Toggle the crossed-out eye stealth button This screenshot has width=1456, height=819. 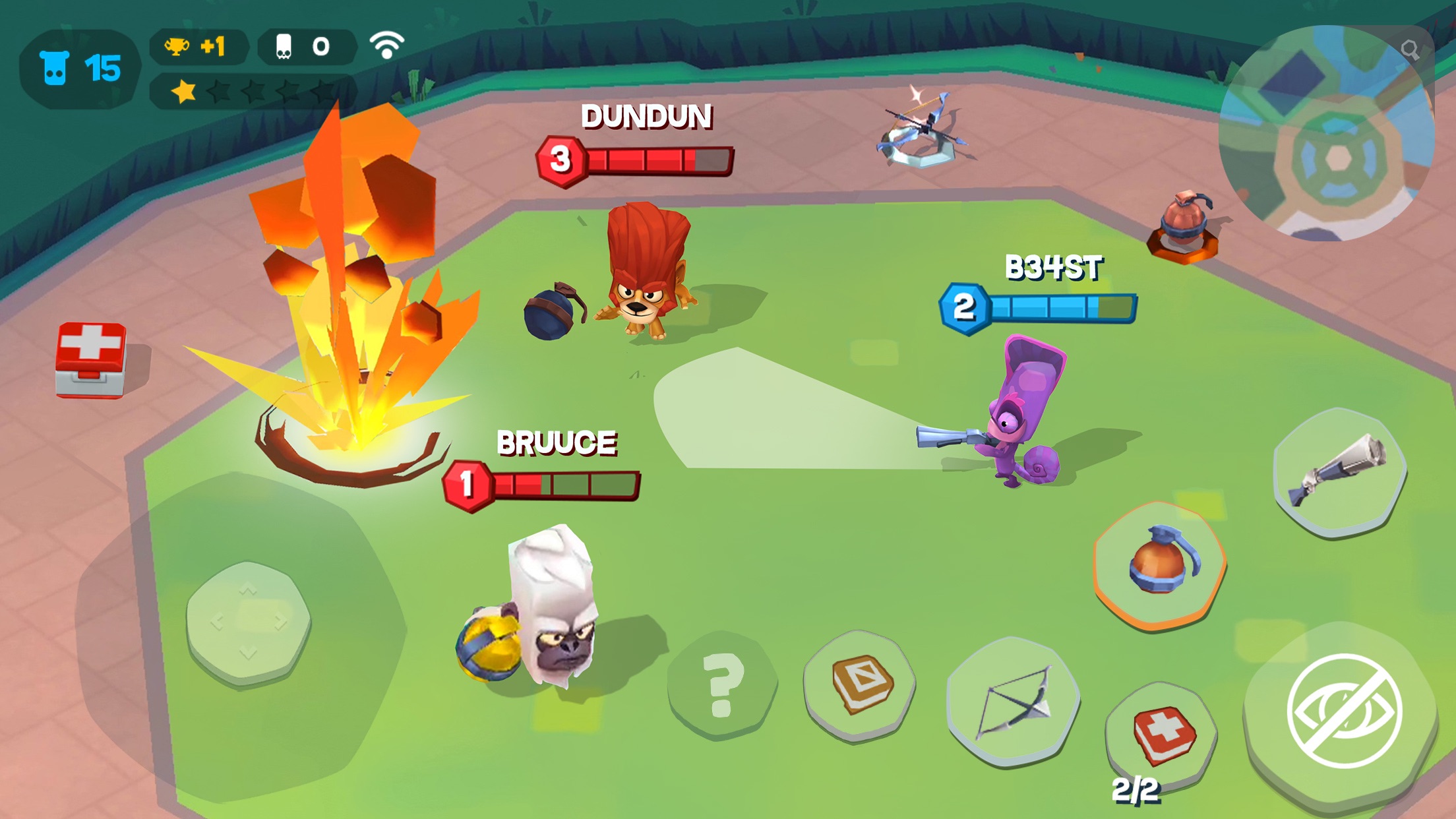pyautogui.click(x=1344, y=711)
